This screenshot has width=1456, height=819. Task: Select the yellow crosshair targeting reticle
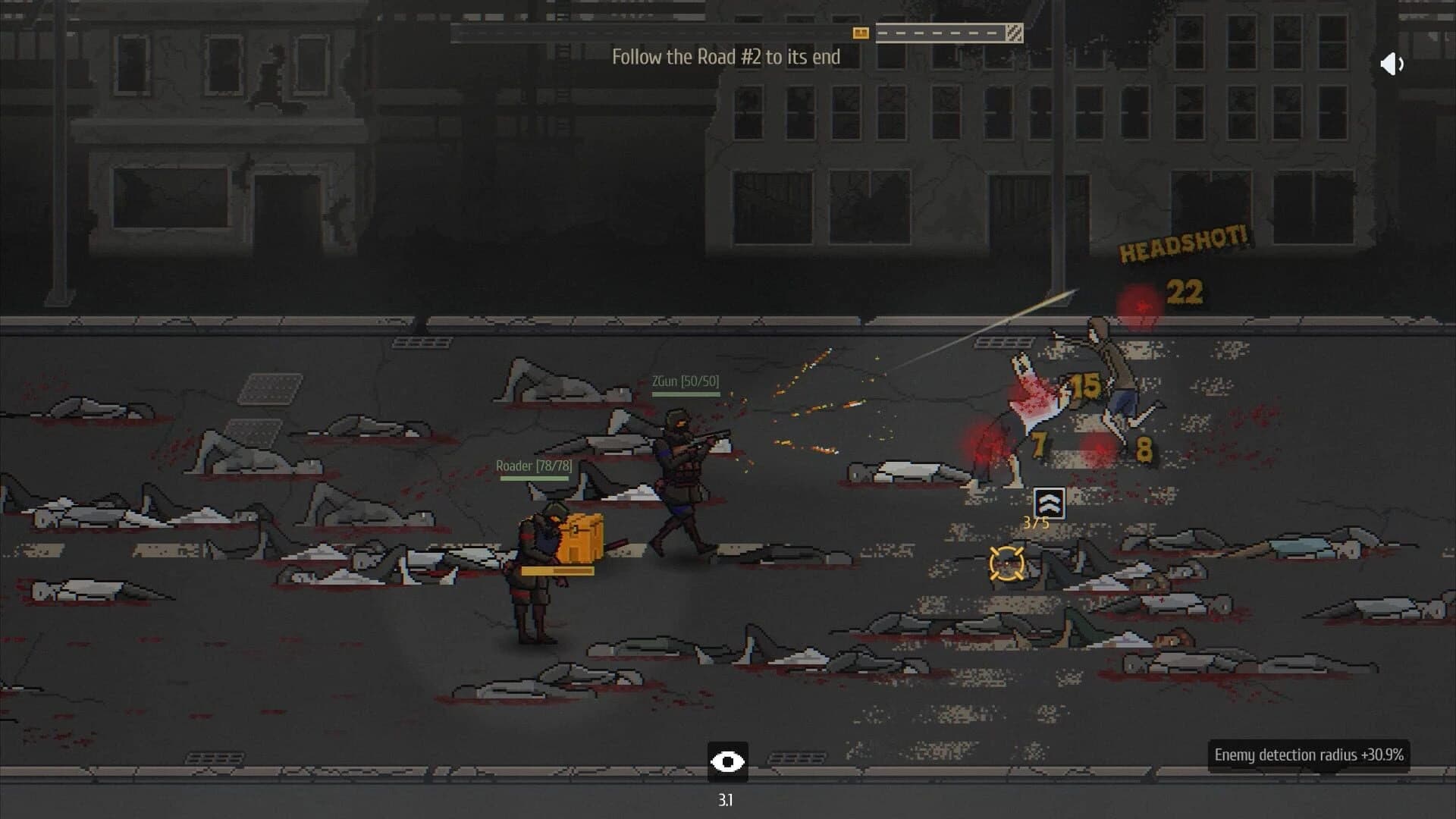(x=1005, y=565)
